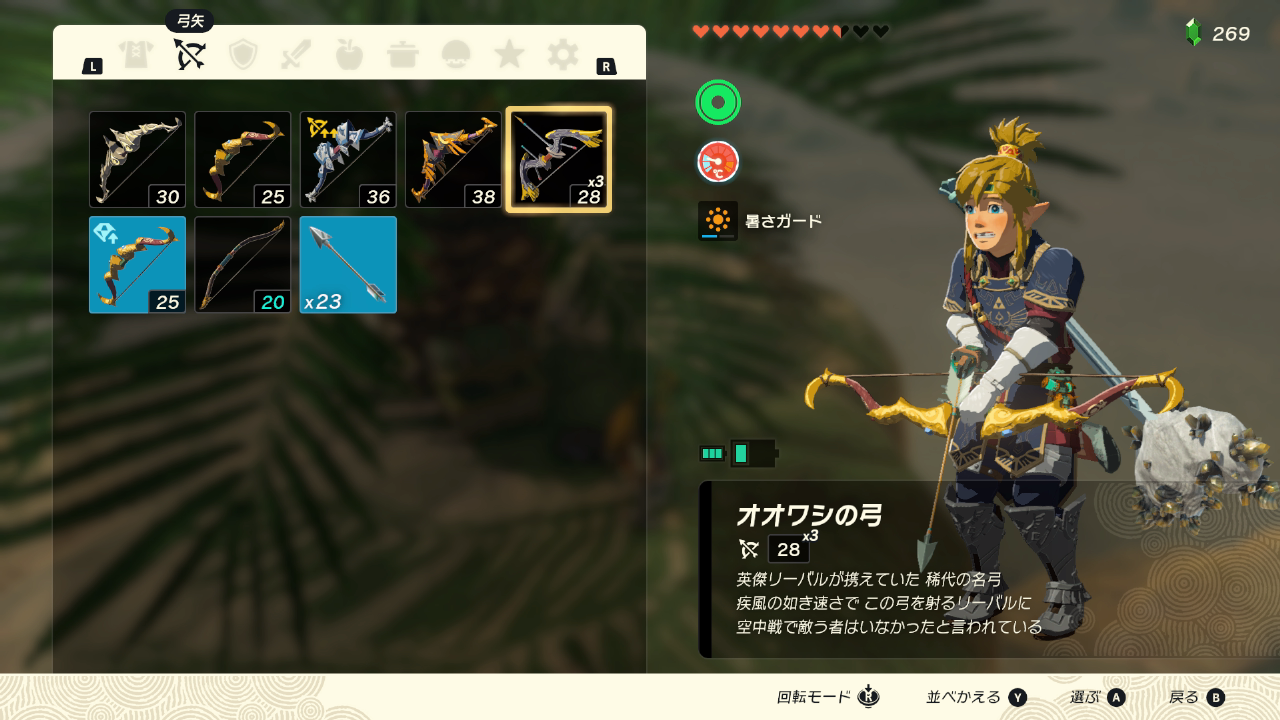Open the food ingredients apple icon
1280x720 pixels.
pos(348,55)
